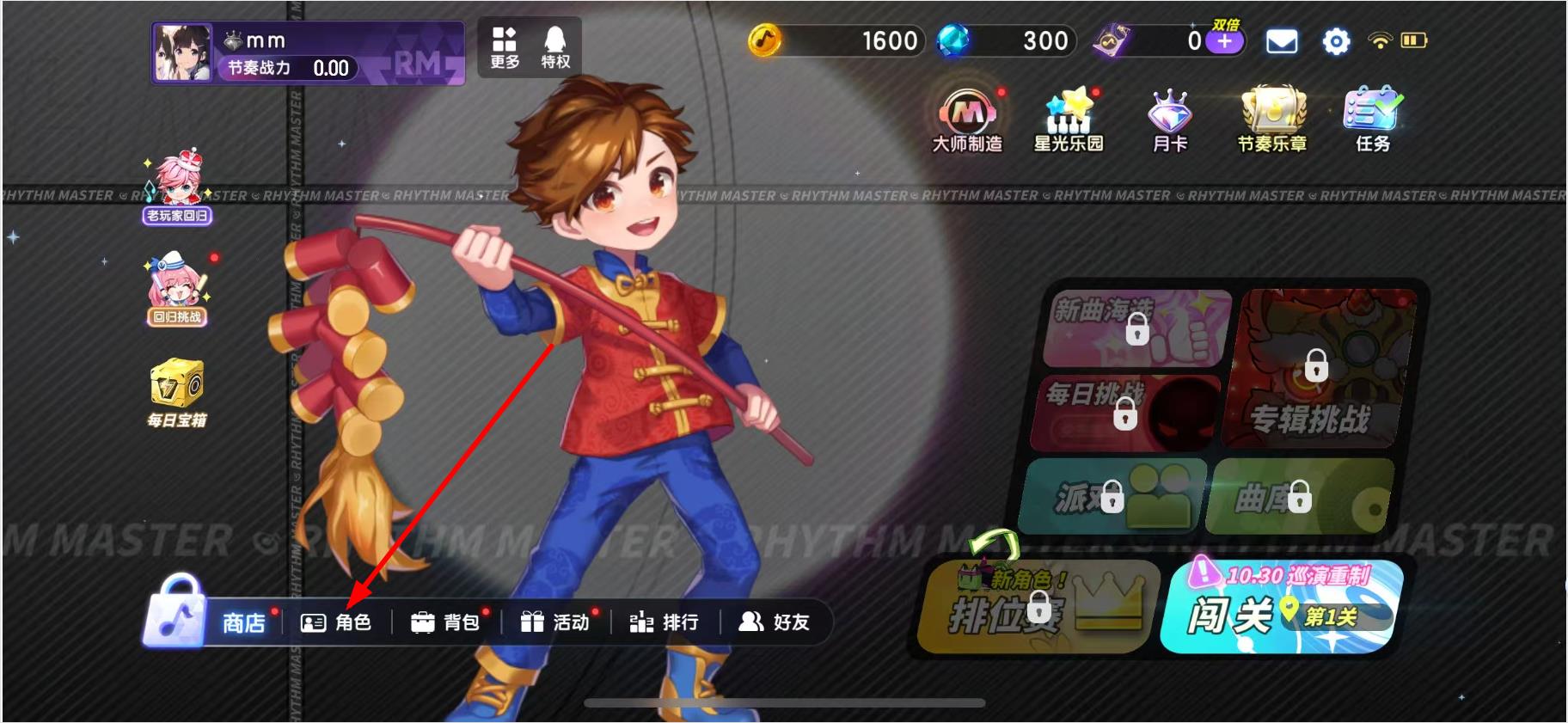Open the 活动 events menu
The height and width of the screenshot is (723, 1568).
click(x=555, y=622)
